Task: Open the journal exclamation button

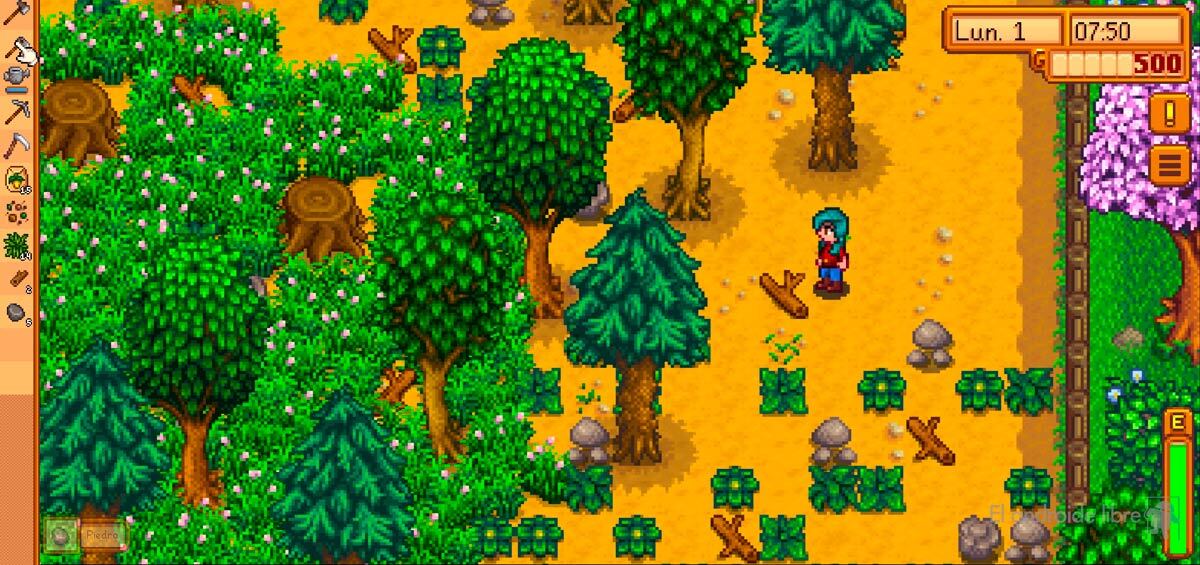Action: pyautogui.click(x=1169, y=113)
